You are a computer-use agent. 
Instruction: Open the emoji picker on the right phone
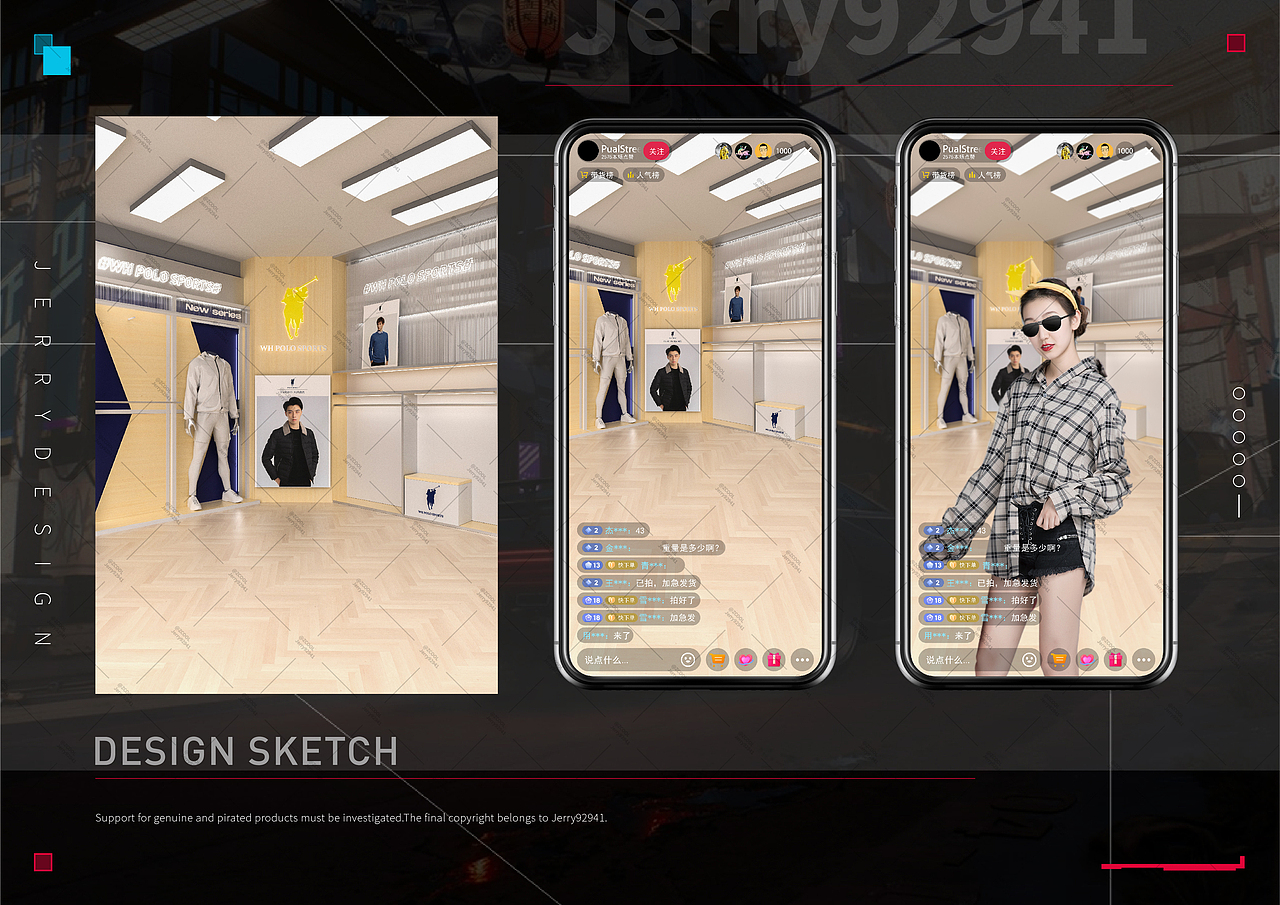1029,660
